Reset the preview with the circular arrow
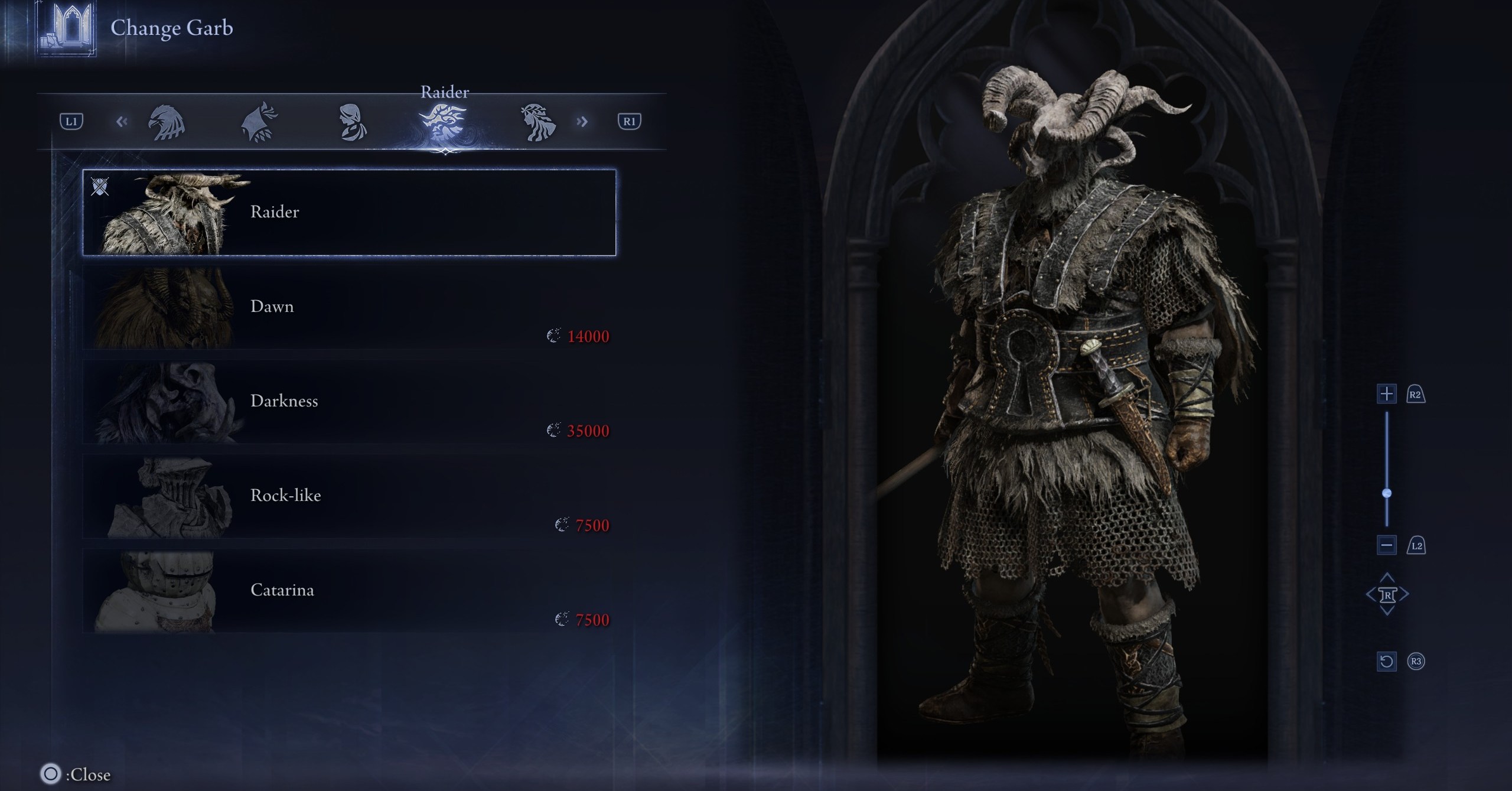Screen dimensions: 1512x791 [x=1386, y=661]
